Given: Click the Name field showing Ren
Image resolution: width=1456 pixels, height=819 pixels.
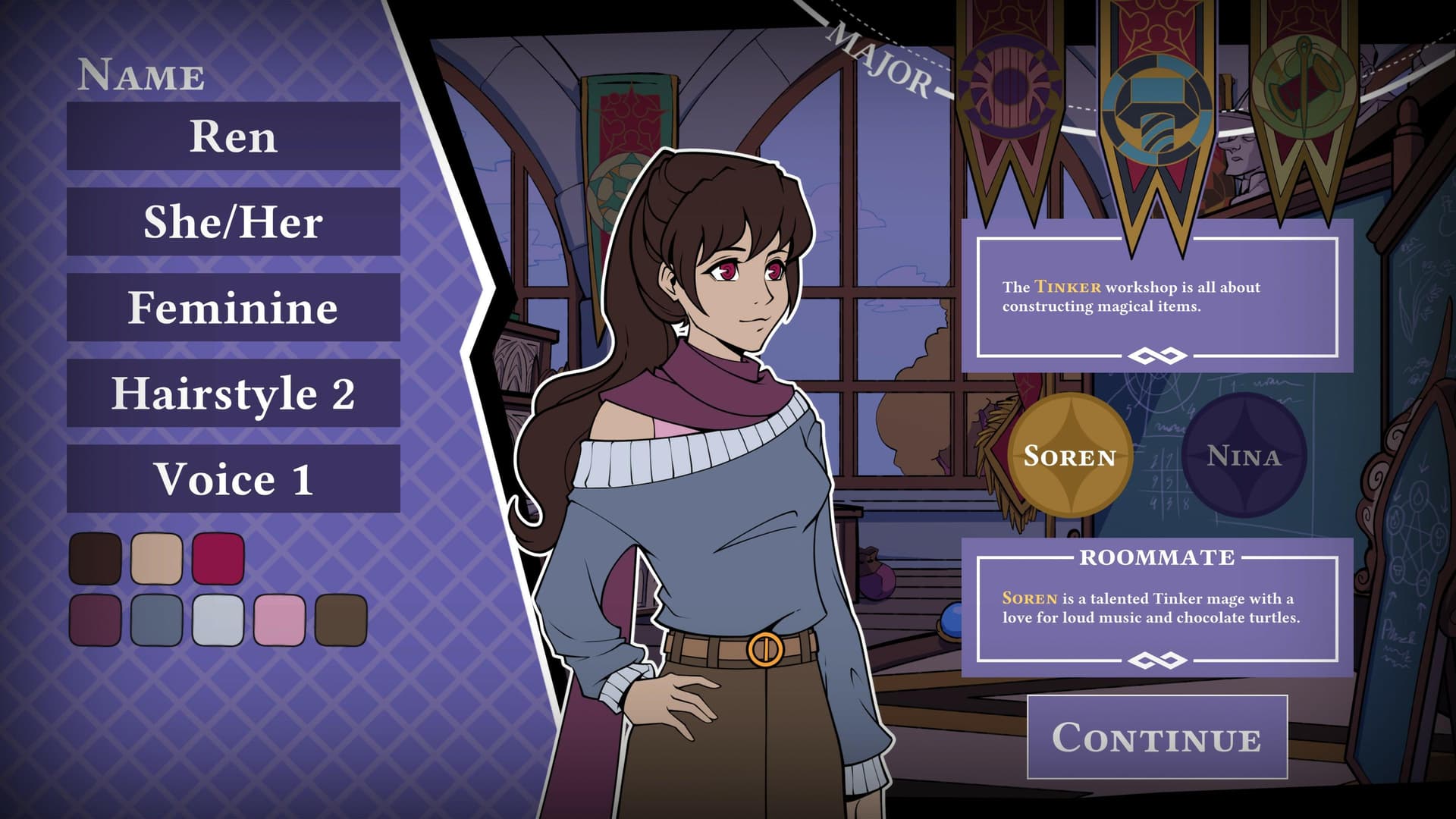Looking at the screenshot, I should (232, 138).
